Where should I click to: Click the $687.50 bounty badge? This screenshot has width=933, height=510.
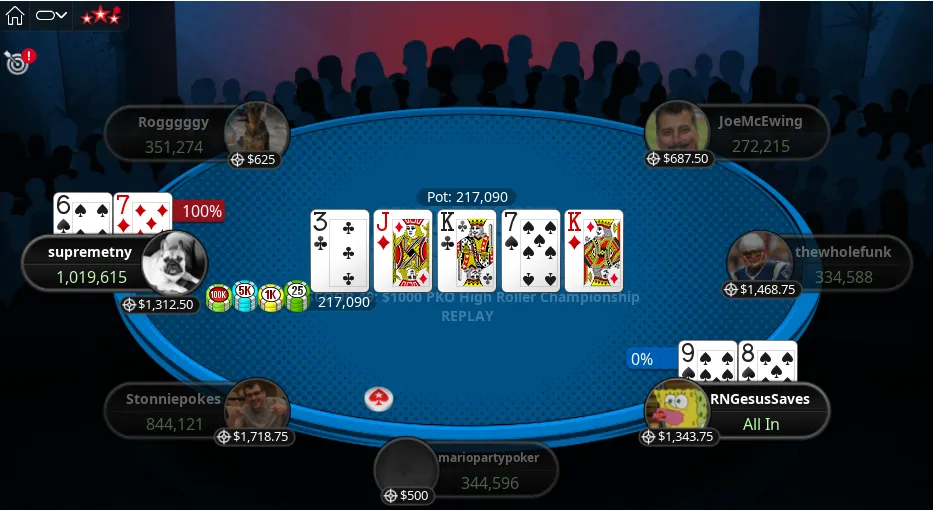click(x=679, y=159)
